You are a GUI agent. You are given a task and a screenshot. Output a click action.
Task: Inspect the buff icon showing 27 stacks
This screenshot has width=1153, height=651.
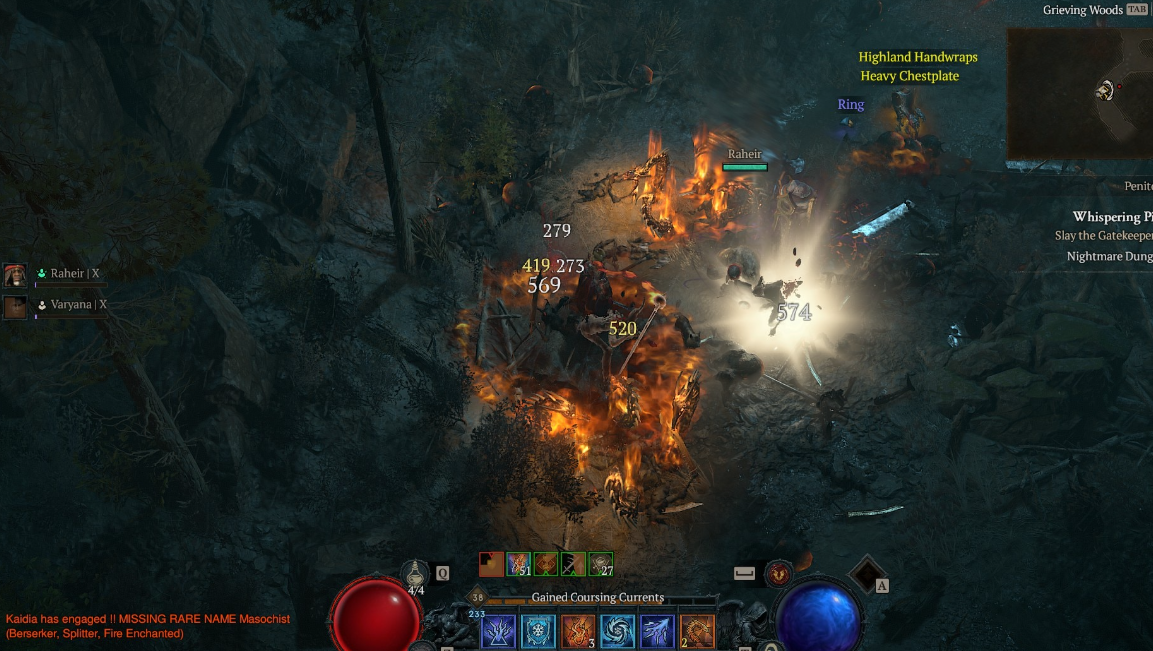[x=601, y=564]
